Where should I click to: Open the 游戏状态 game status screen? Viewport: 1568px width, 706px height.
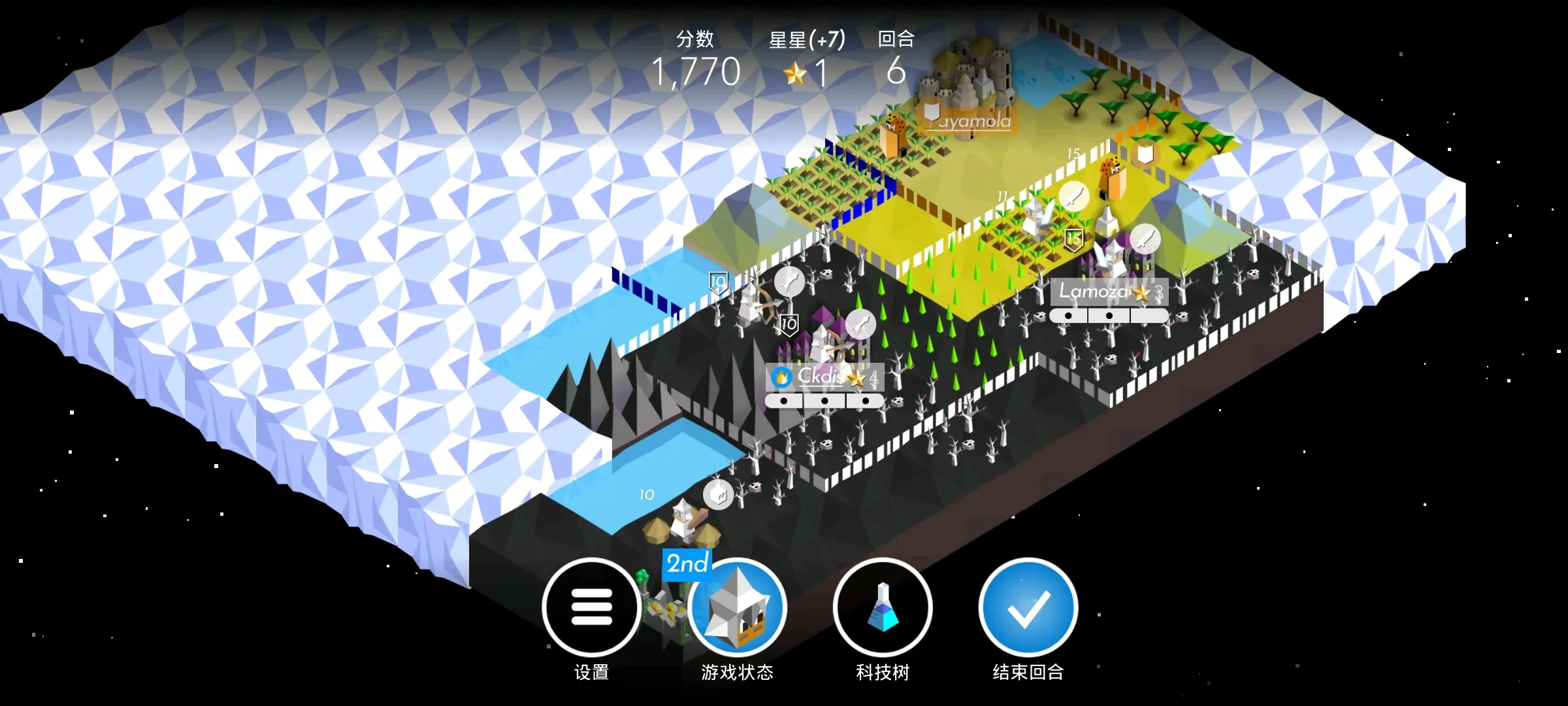click(737, 607)
